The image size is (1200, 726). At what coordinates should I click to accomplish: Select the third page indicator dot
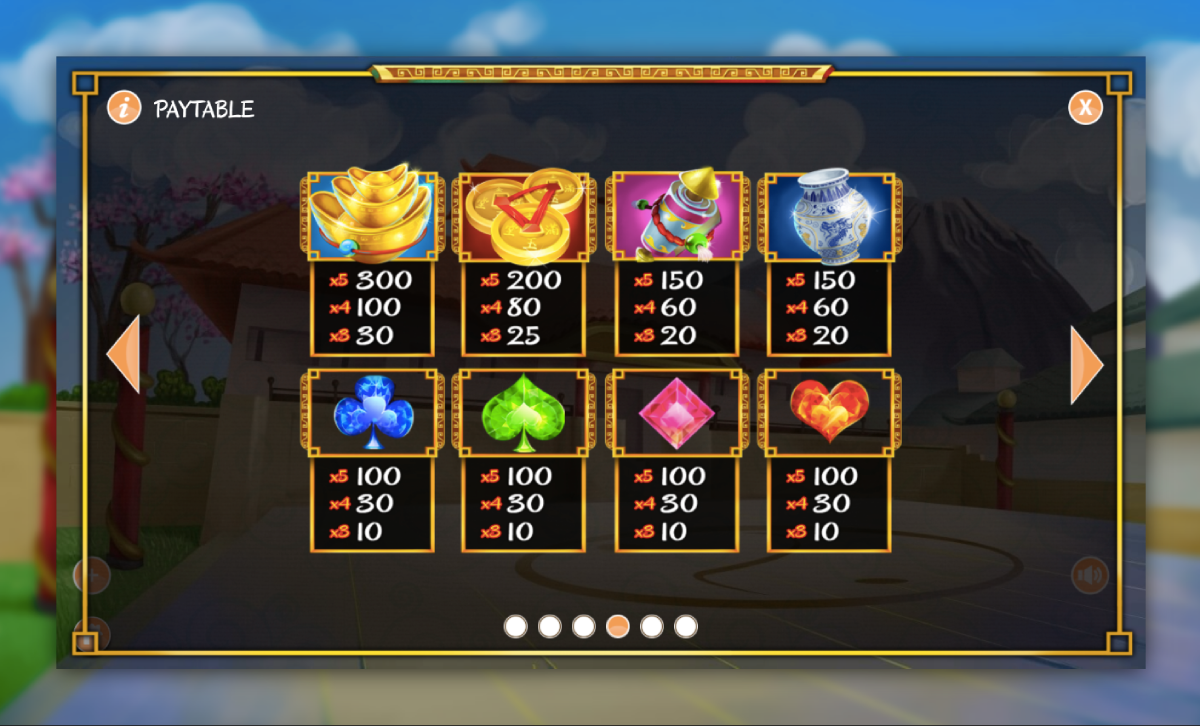pos(583,626)
